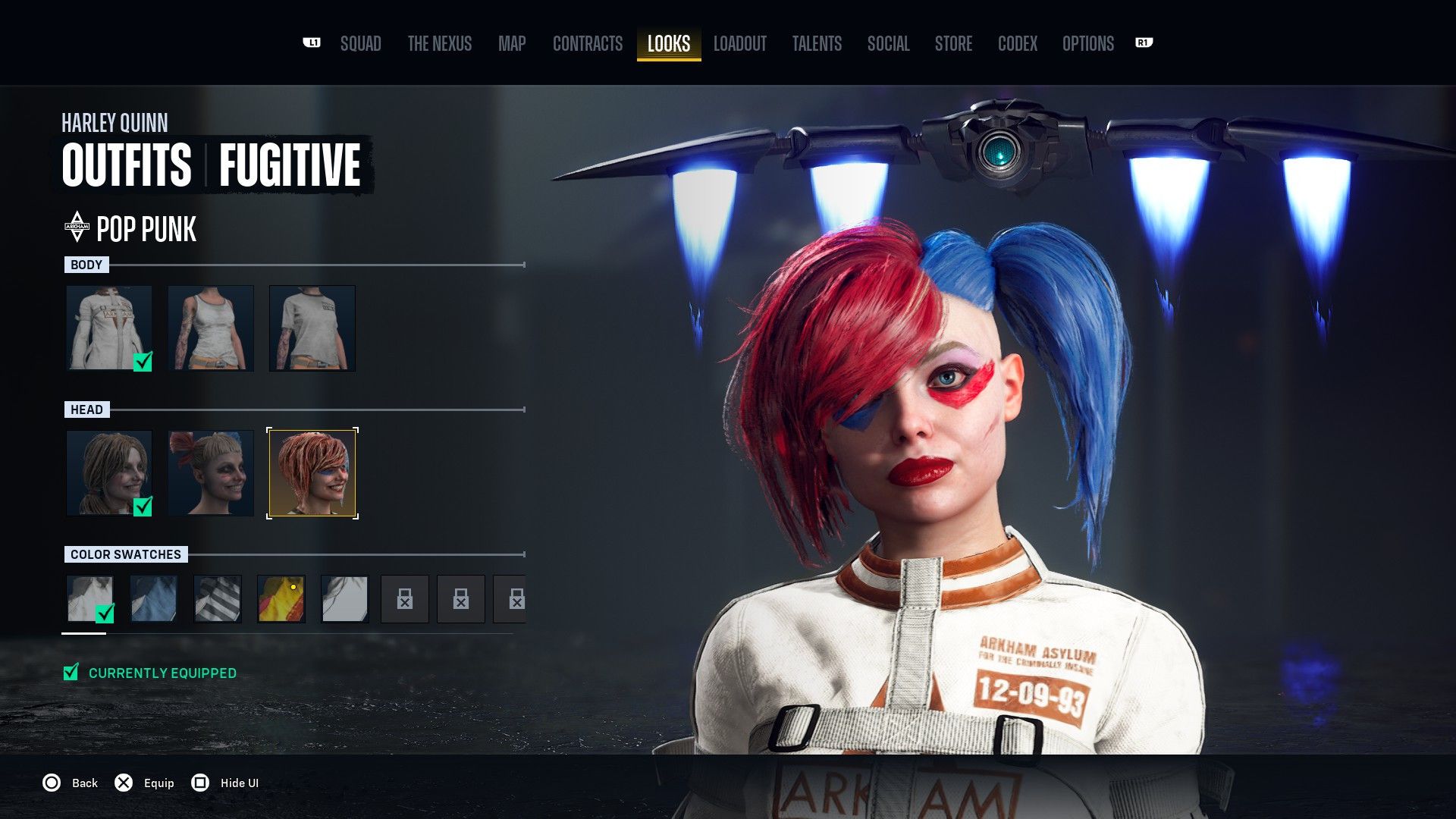Screen dimensions: 1456x819
Task: Visit the Store tab
Action: tap(953, 44)
